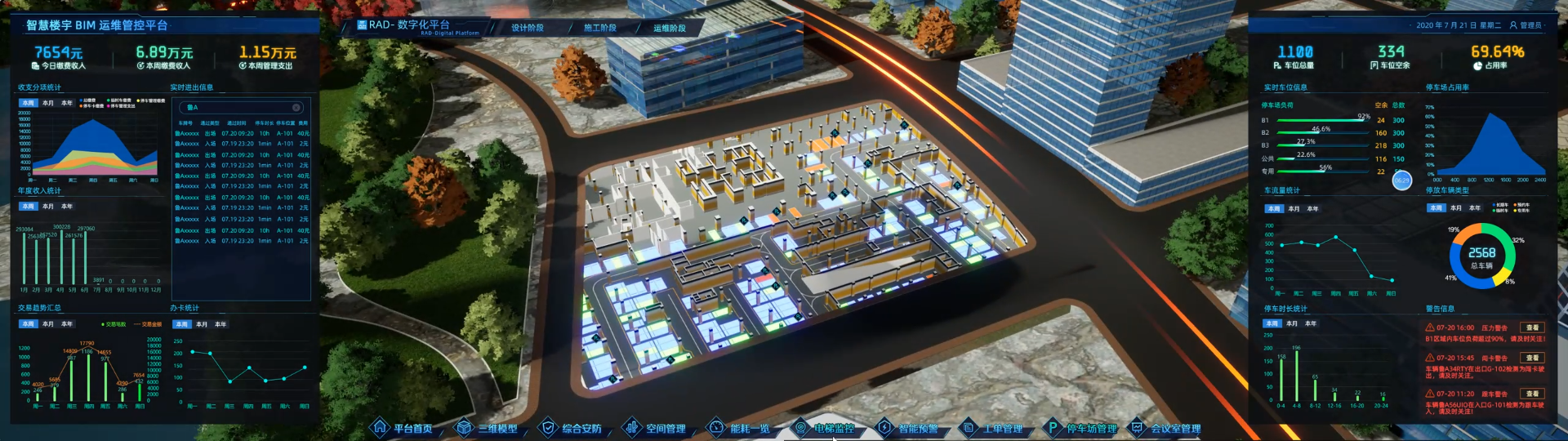This screenshot has height=441, width=1568.
Task: Switch to the 施工阶段 construction phase tab
Action: [x=600, y=28]
